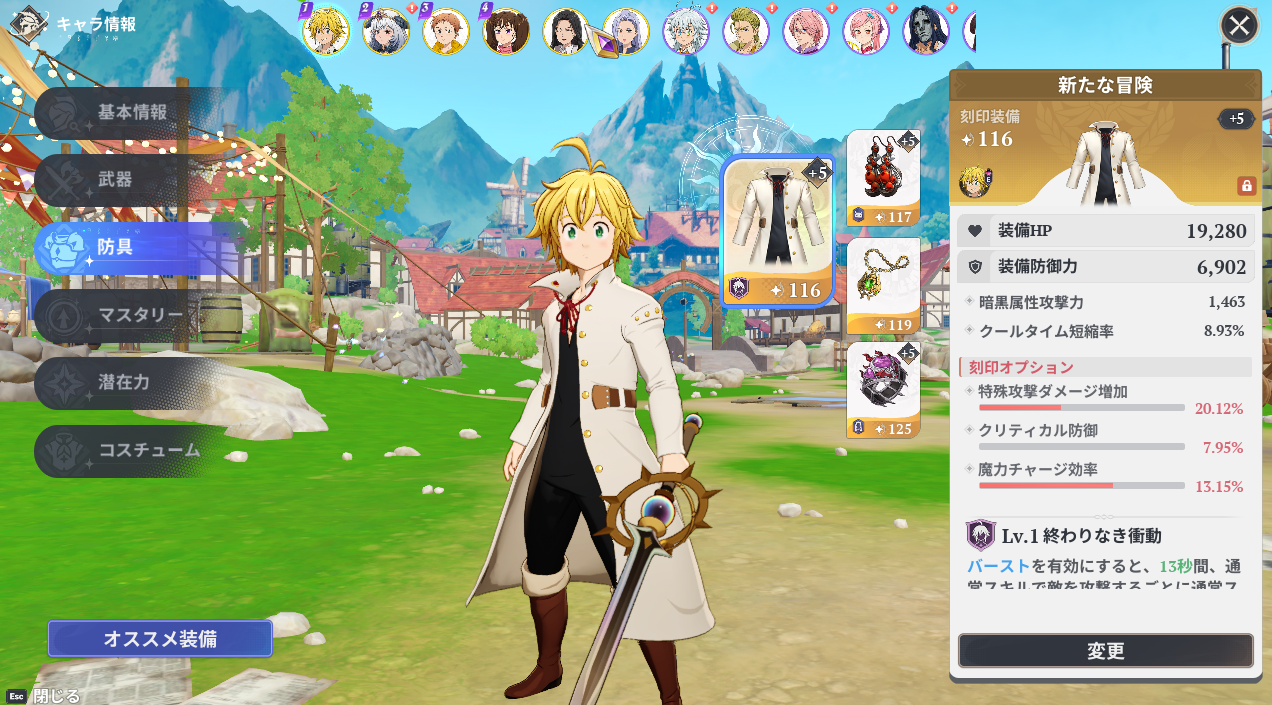Switch to the 武器 weapon menu
Image resolution: width=1272 pixels, height=705 pixels.
coord(115,180)
